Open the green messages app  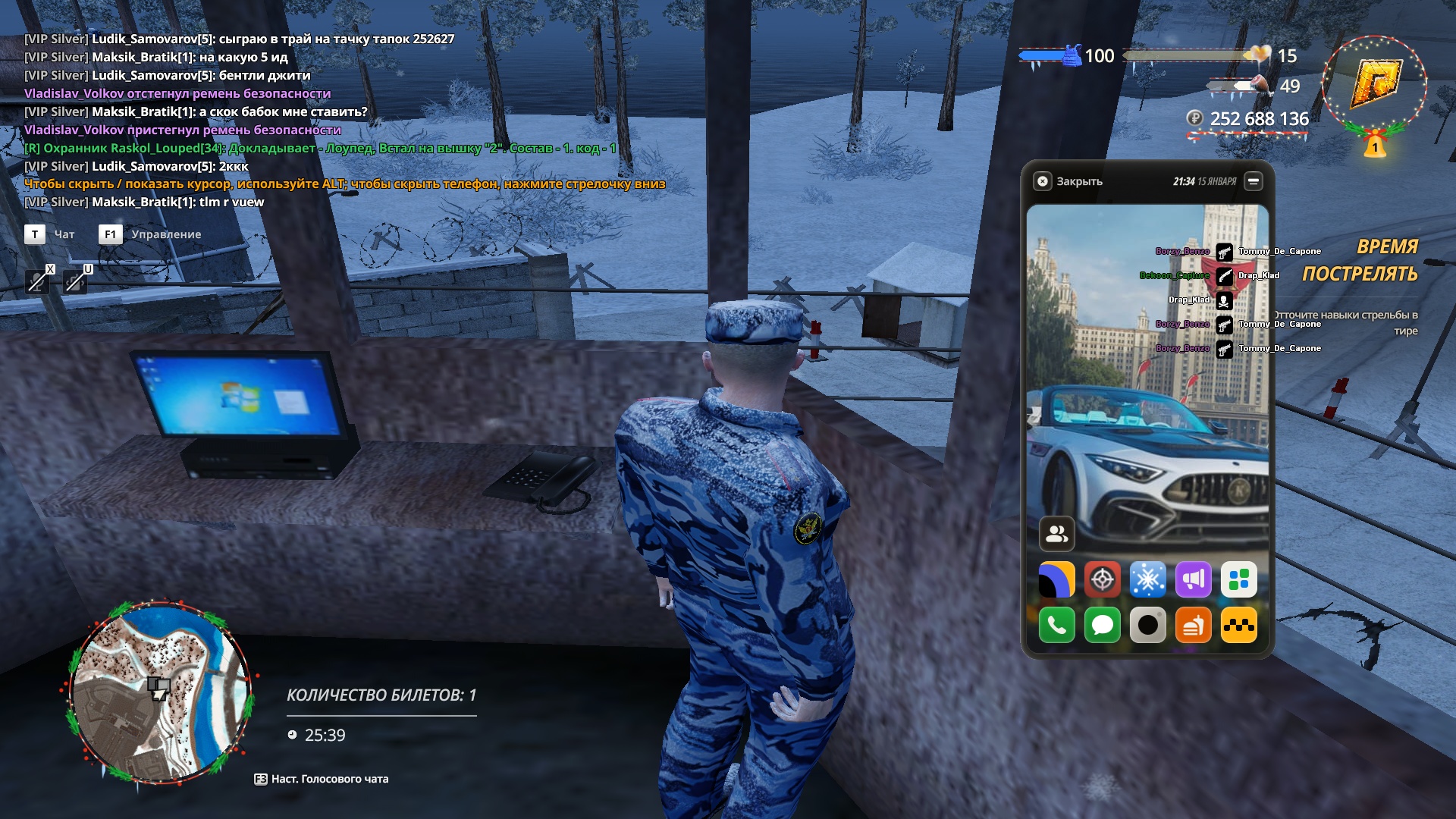tap(1102, 626)
